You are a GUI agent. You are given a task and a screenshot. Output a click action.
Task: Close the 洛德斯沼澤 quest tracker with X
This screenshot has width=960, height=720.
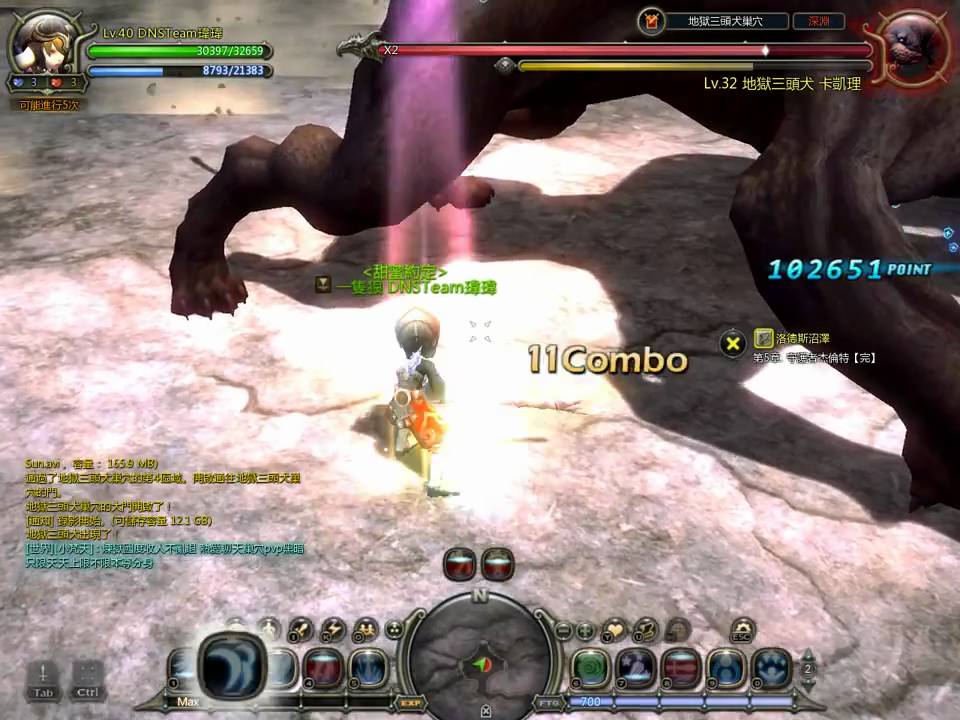point(733,343)
